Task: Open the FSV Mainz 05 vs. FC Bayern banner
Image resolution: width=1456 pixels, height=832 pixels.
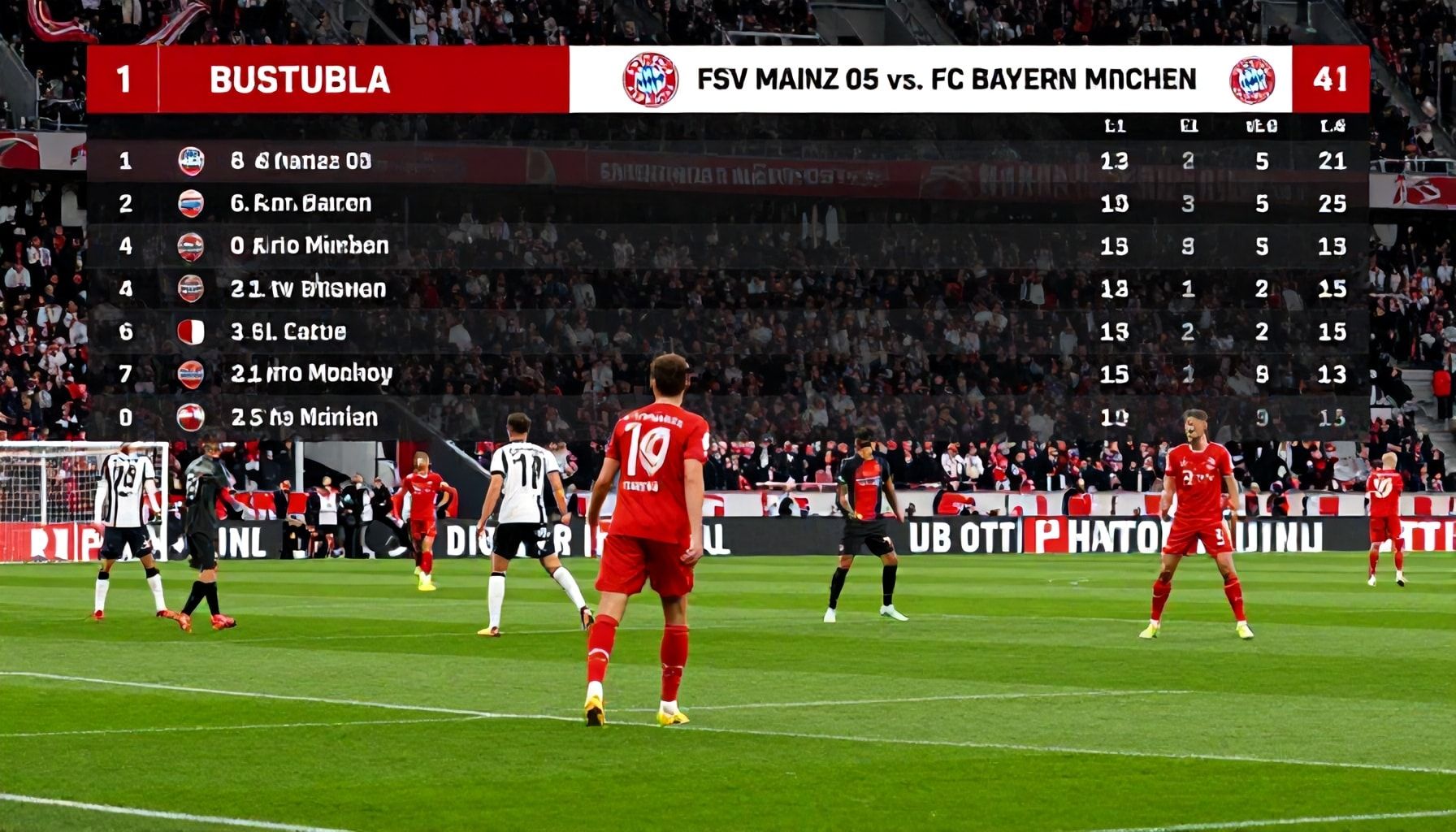Action: 946,80
